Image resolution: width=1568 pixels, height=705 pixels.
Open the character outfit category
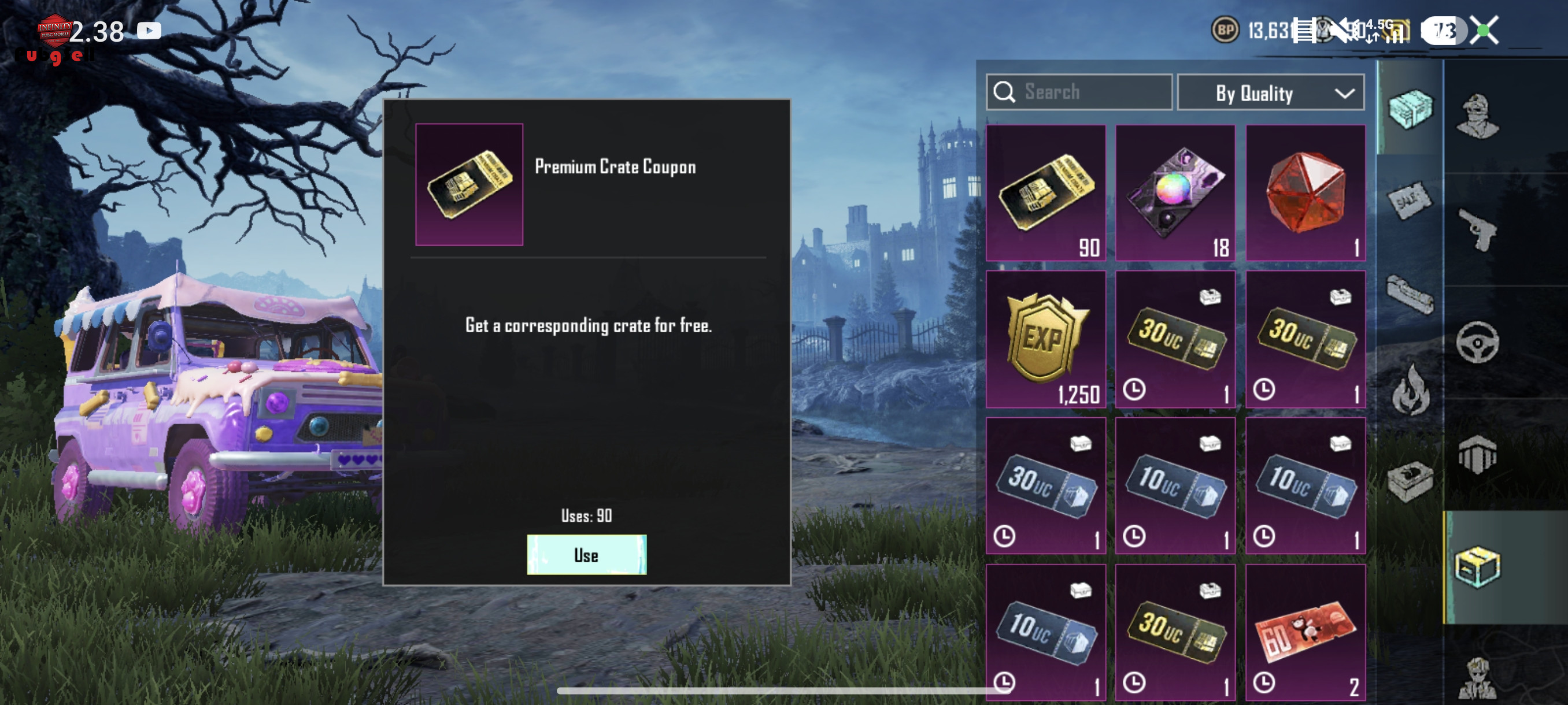pyautogui.click(x=1477, y=116)
